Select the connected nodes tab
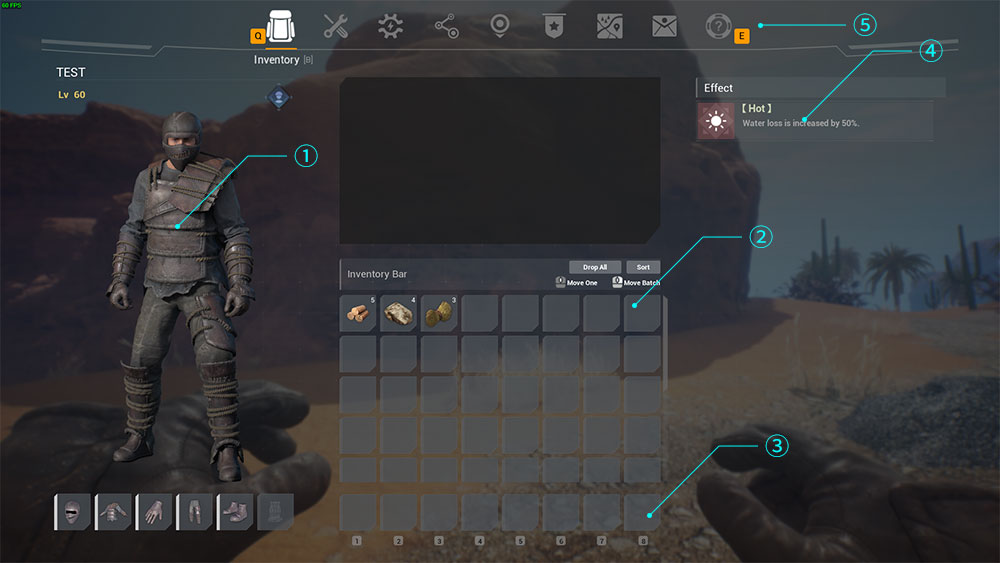 446,27
